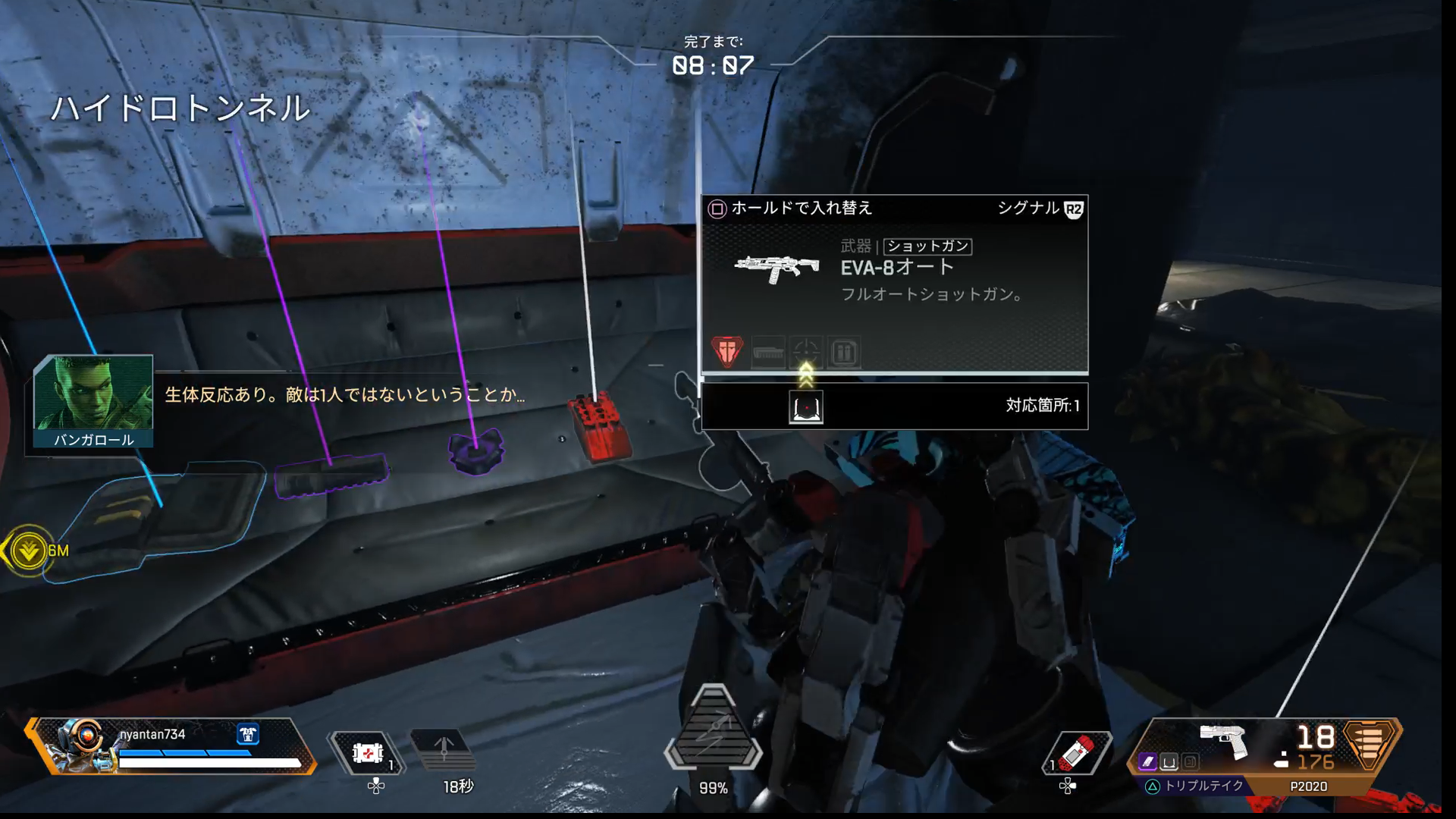This screenshot has height=819, width=1456.
Task: Select the compatible red-dot sight icon
Action: click(806, 407)
